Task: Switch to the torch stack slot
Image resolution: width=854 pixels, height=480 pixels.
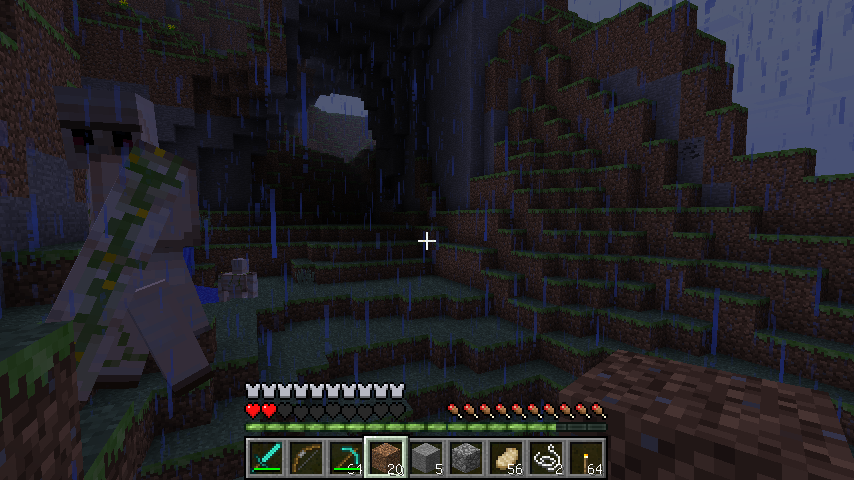Action: (x=586, y=457)
